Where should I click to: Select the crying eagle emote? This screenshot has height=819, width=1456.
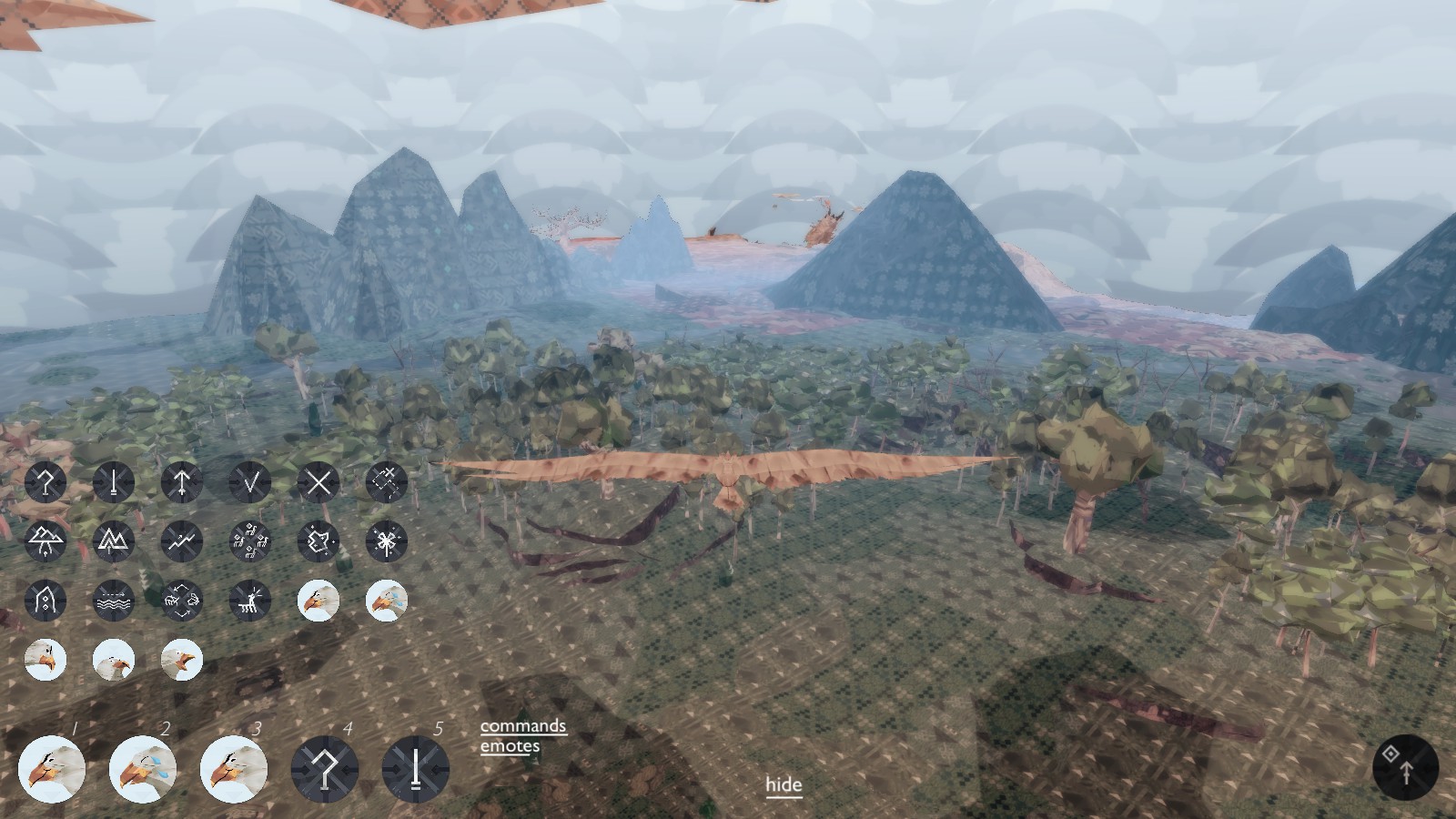tap(386, 602)
